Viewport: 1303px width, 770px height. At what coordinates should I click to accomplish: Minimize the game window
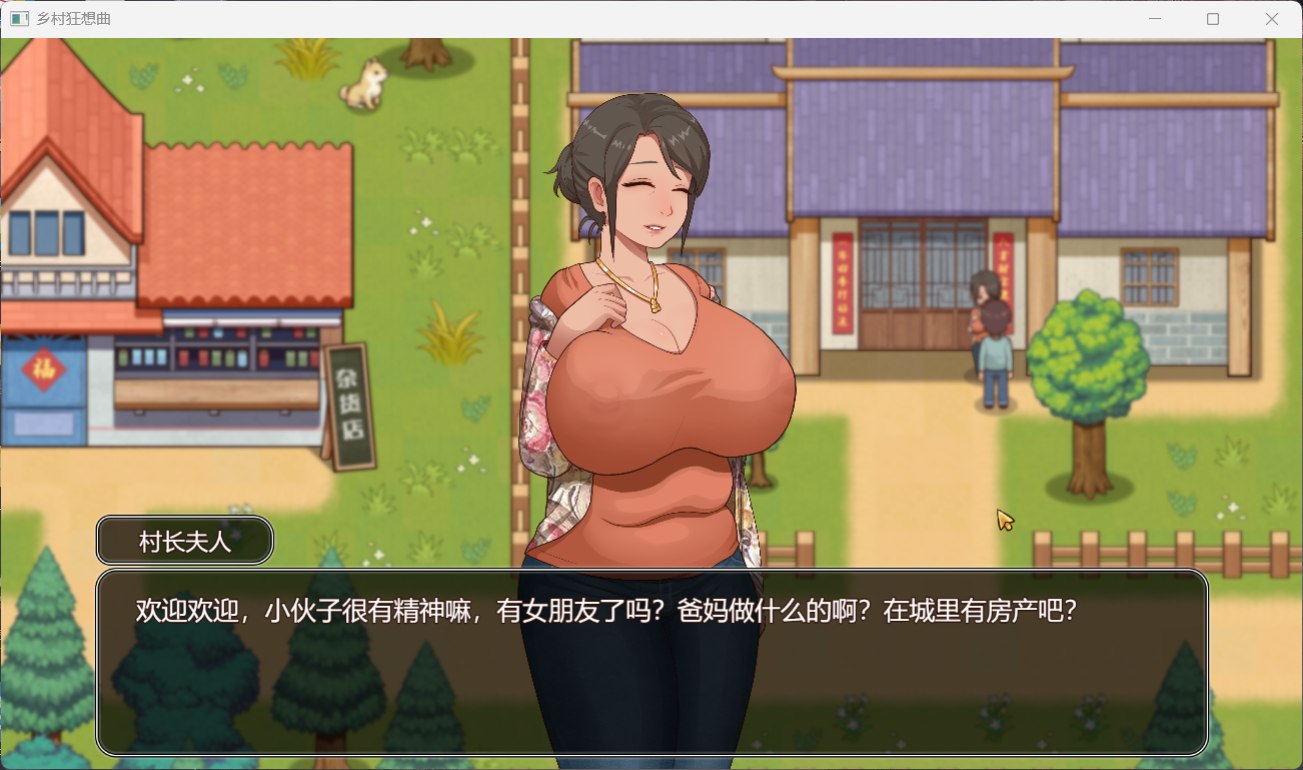pos(1153,17)
